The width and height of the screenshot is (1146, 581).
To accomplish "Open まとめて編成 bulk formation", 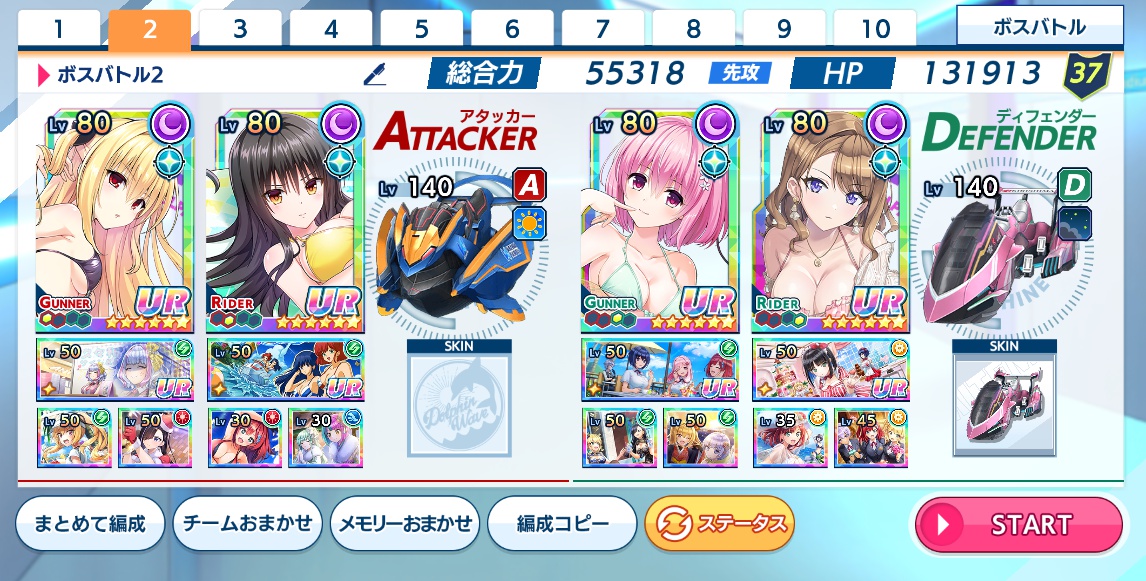I will click(90, 524).
